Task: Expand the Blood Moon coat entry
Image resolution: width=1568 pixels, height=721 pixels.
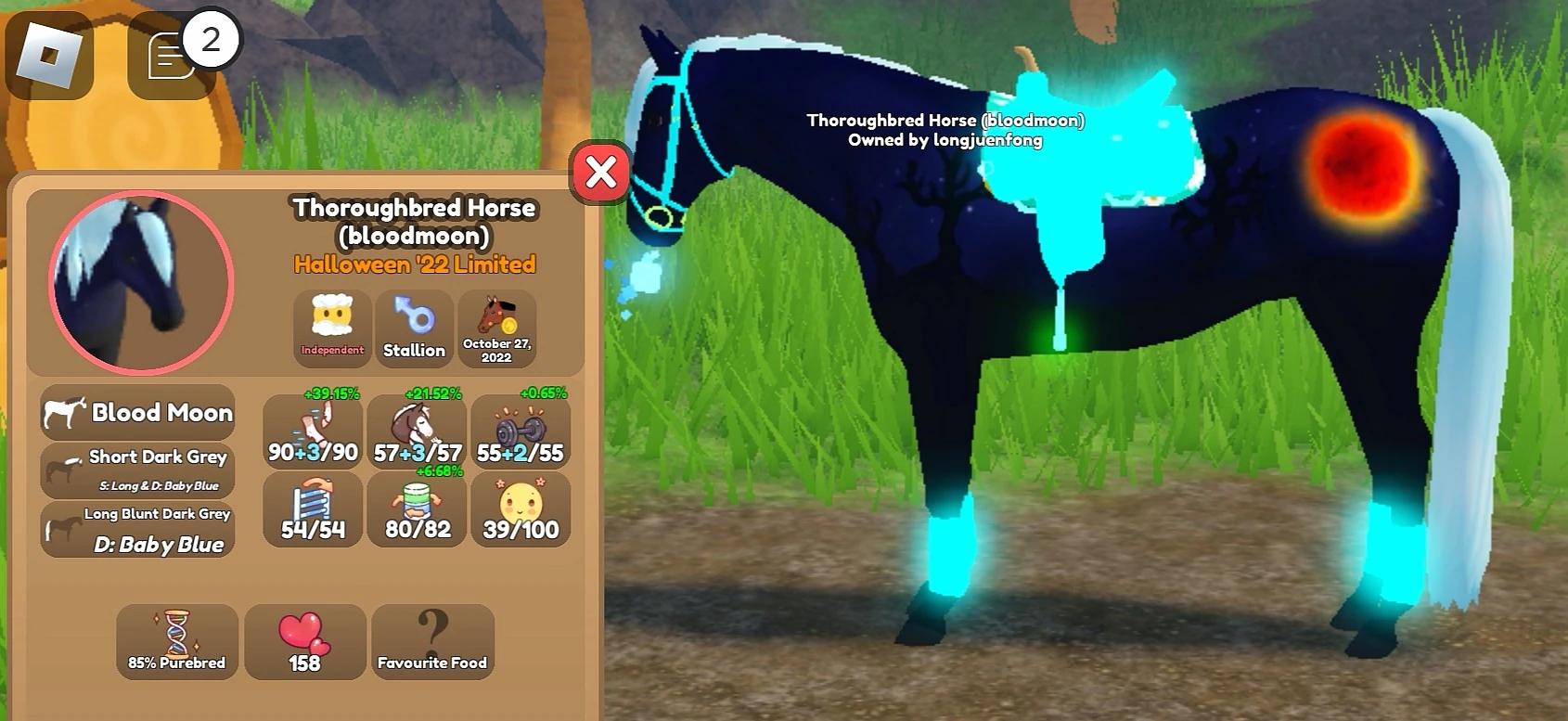Action: click(137, 412)
